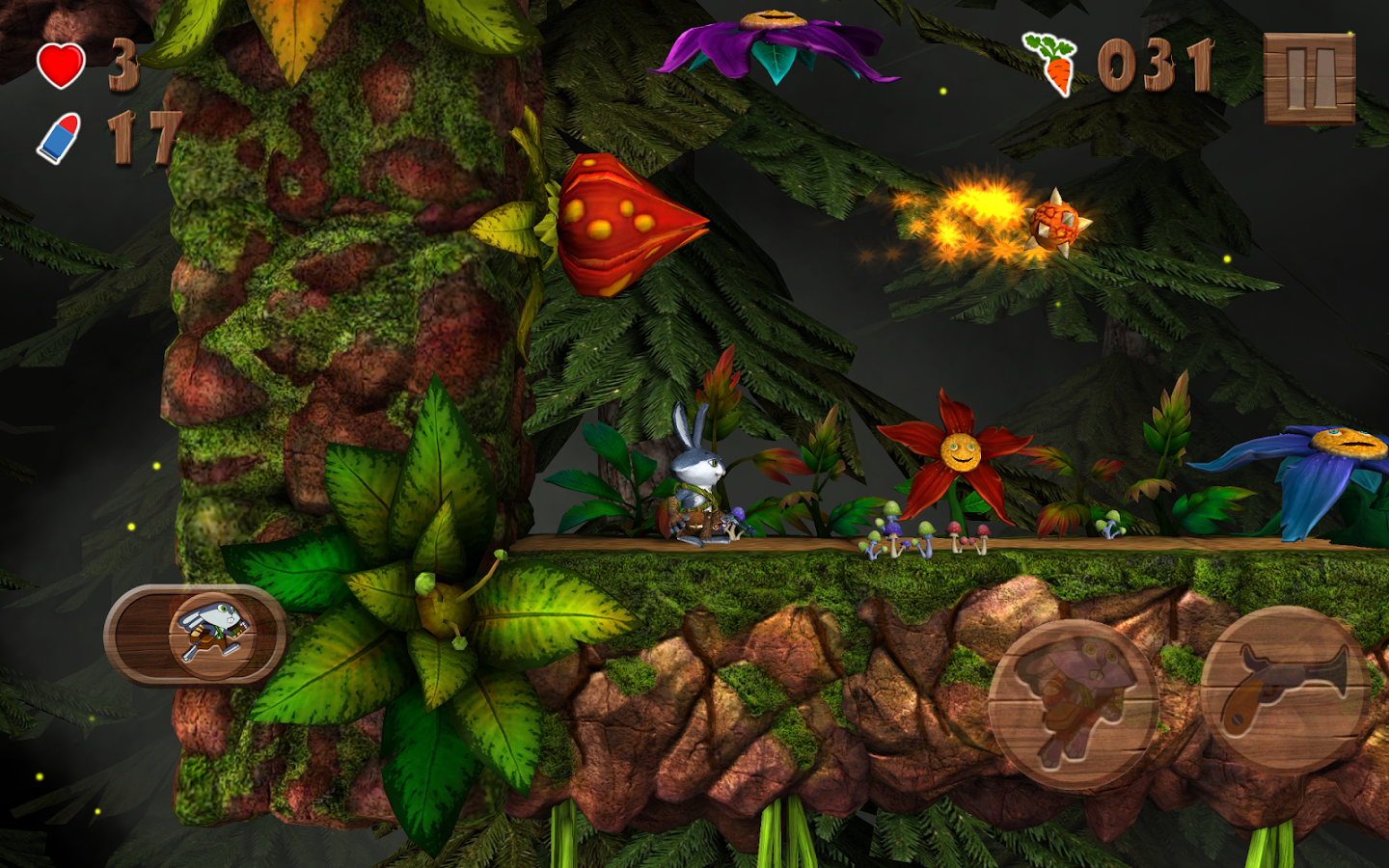Pause the game with the wooden button

(1309, 78)
